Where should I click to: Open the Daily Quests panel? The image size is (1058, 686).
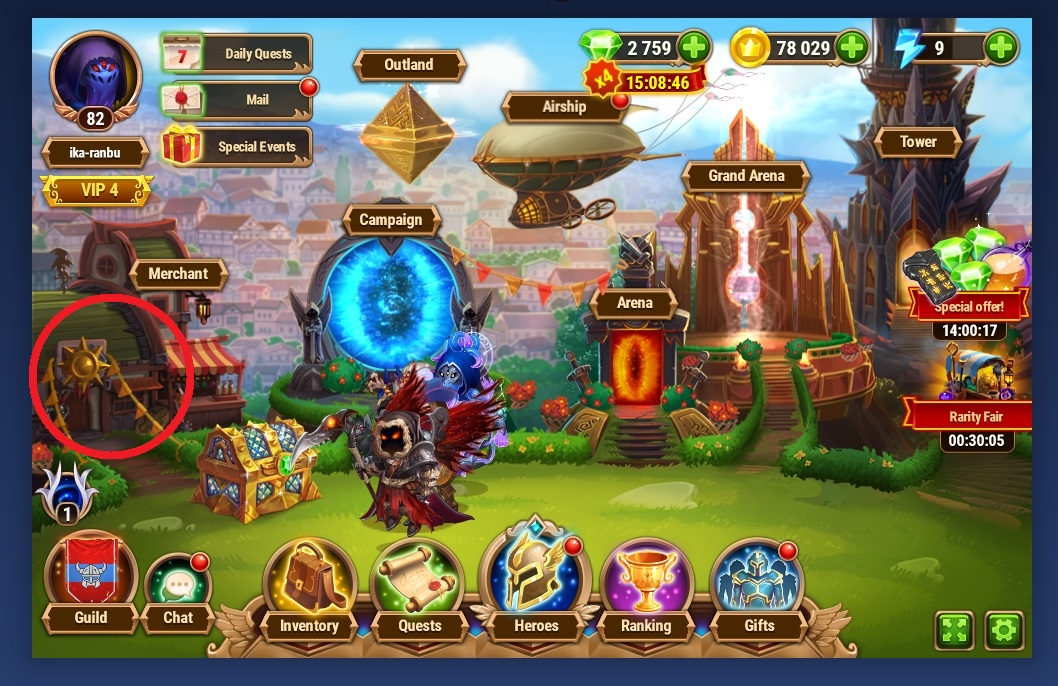238,54
